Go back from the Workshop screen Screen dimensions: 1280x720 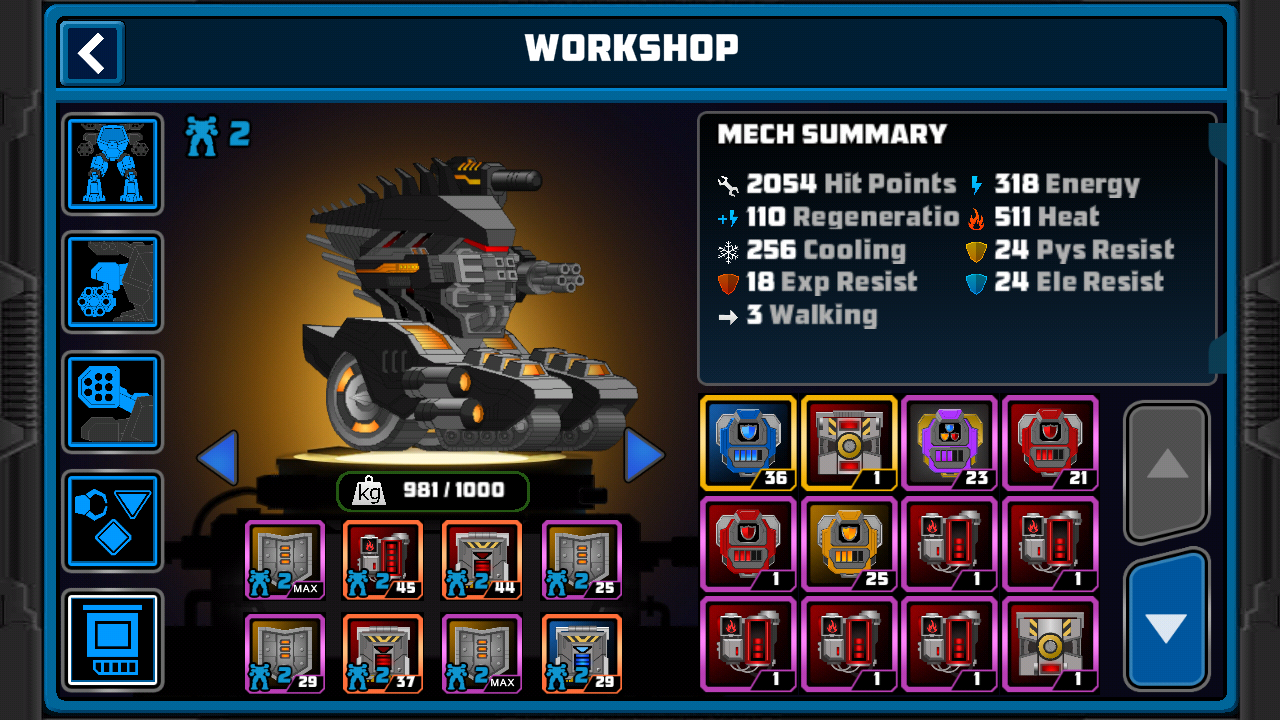tap(92, 53)
